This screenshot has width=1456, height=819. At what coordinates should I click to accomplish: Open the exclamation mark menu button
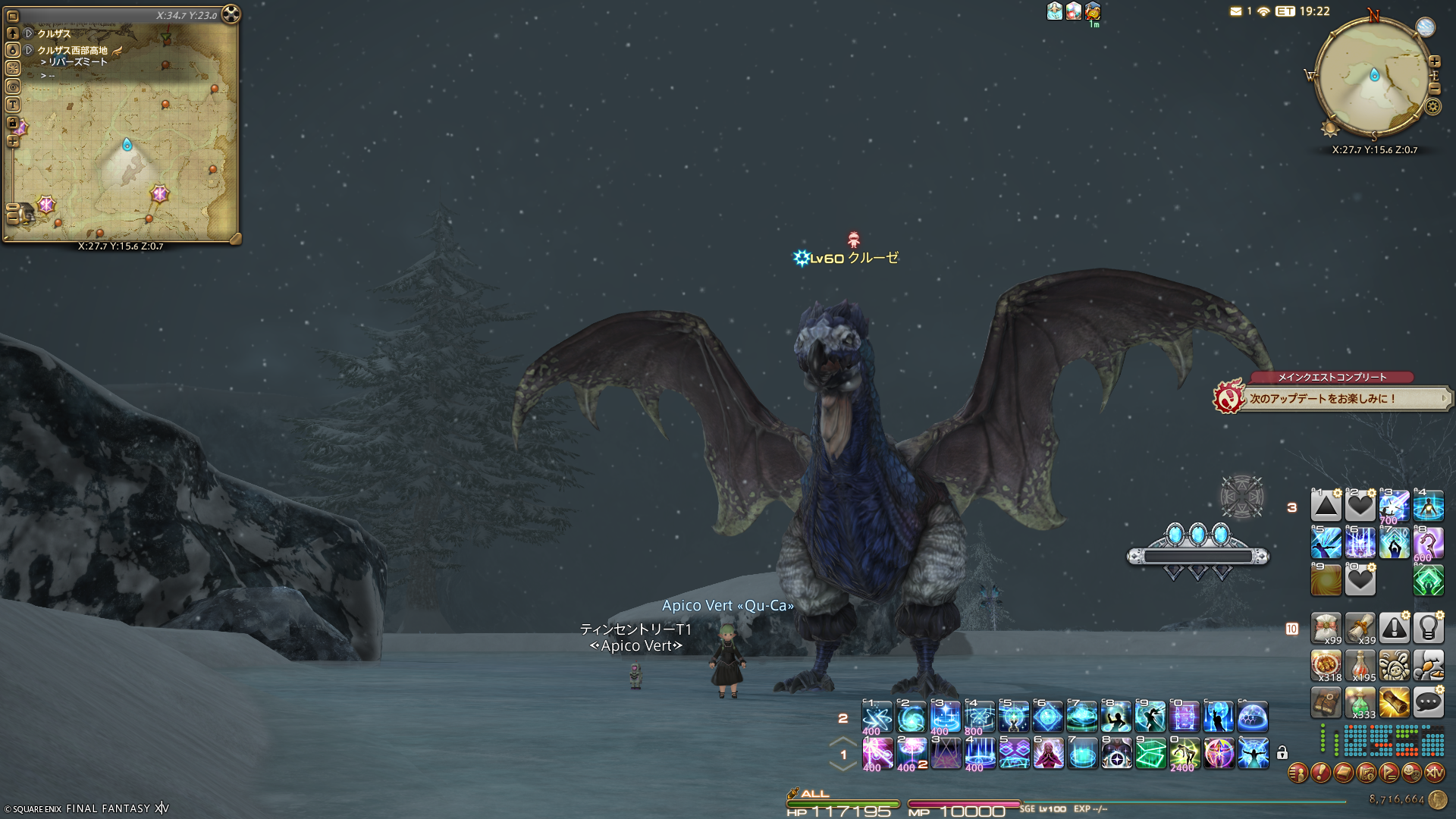[x=1320, y=773]
